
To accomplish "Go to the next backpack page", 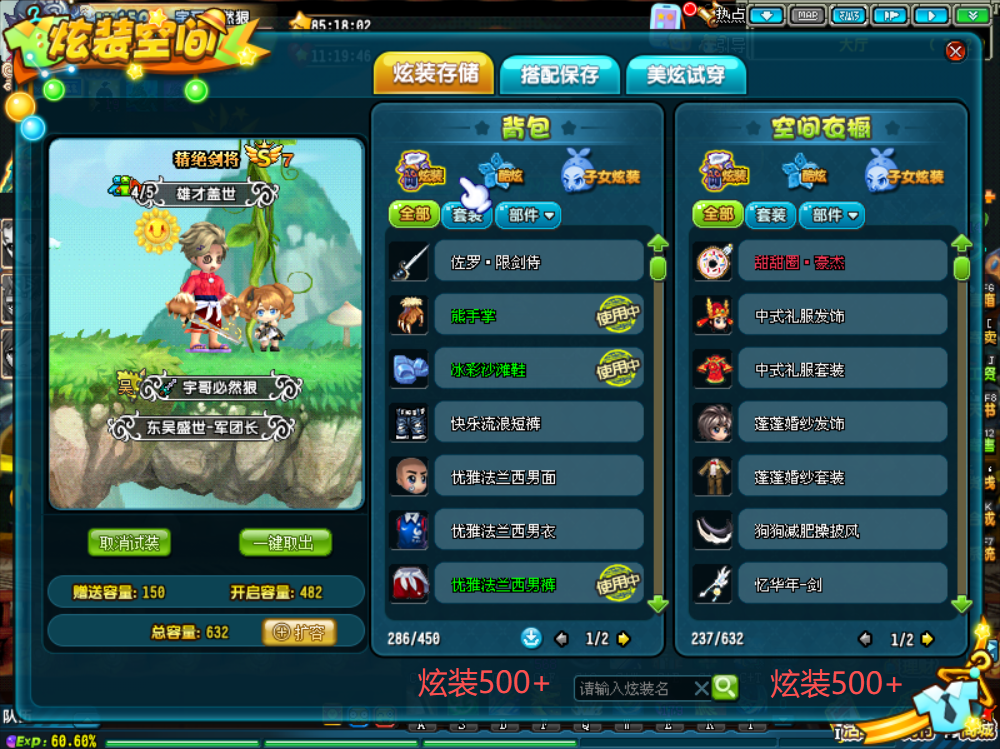I will 624,639.
